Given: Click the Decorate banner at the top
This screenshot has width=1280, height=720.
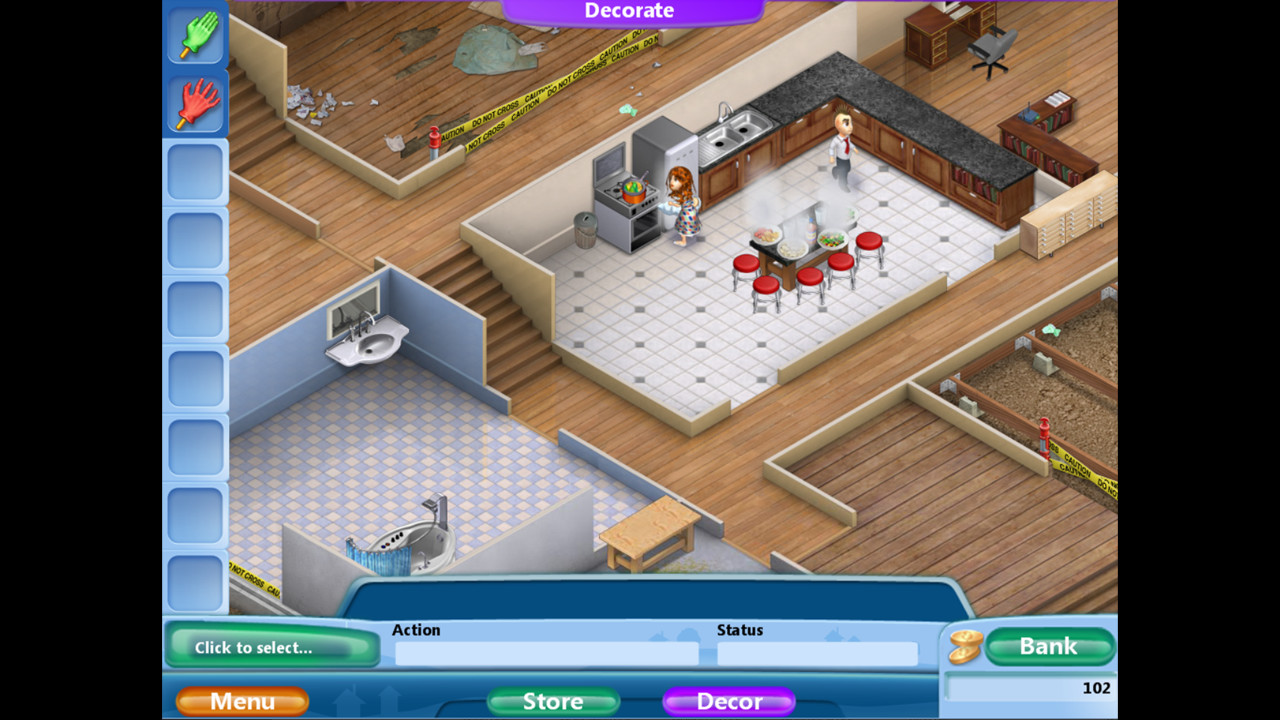Looking at the screenshot, I should 628,10.
